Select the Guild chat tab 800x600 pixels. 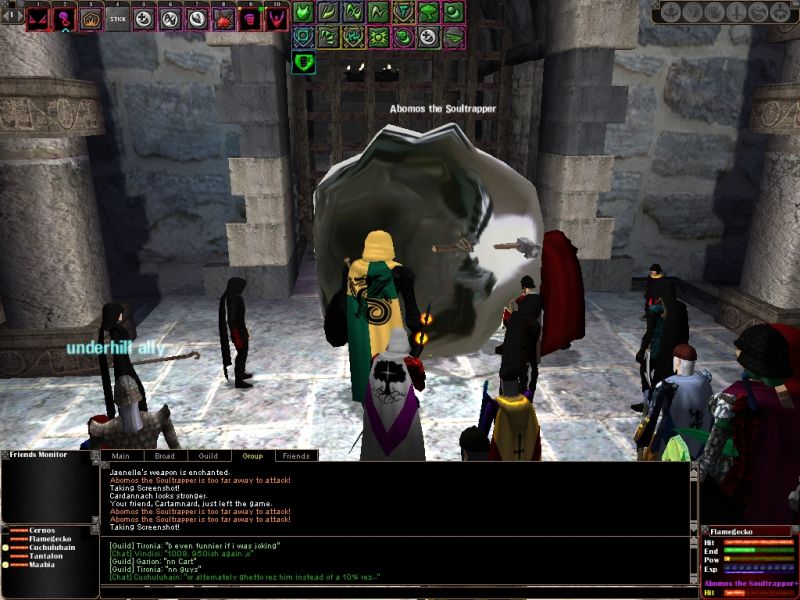pos(208,456)
